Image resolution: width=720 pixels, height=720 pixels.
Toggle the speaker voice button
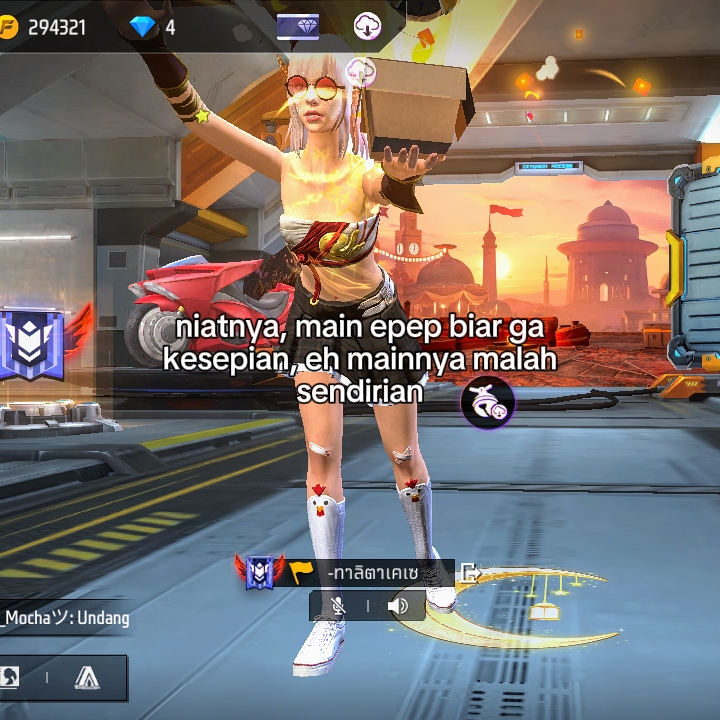(398, 605)
